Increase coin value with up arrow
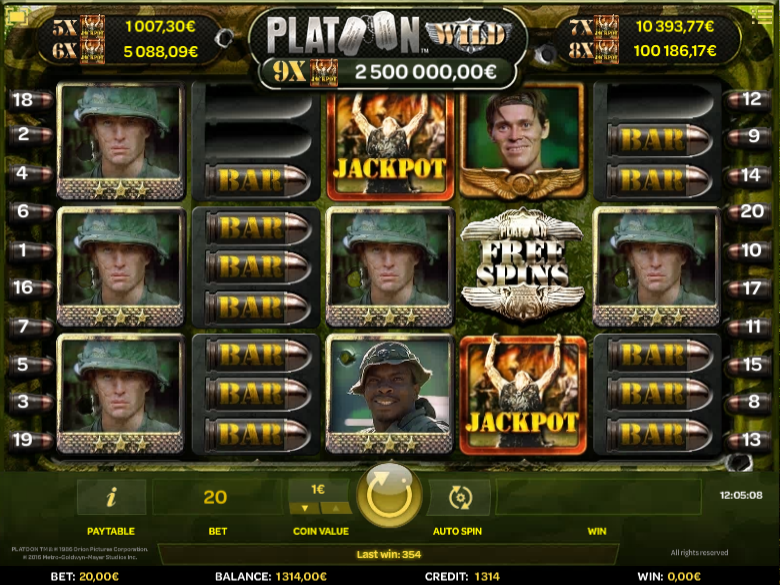 click(x=334, y=508)
